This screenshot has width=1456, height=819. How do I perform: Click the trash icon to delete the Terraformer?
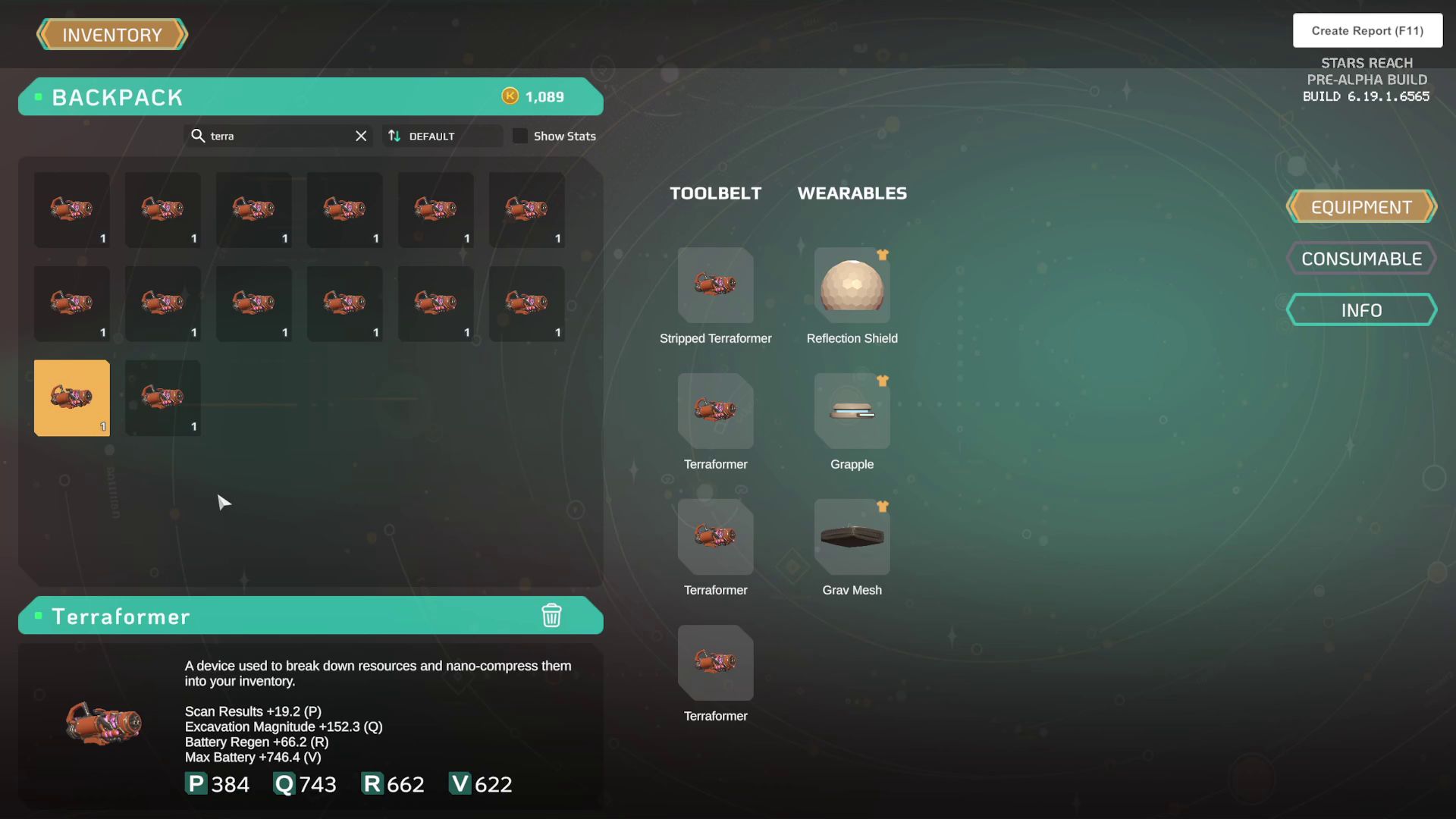click(x=552, y=616)
